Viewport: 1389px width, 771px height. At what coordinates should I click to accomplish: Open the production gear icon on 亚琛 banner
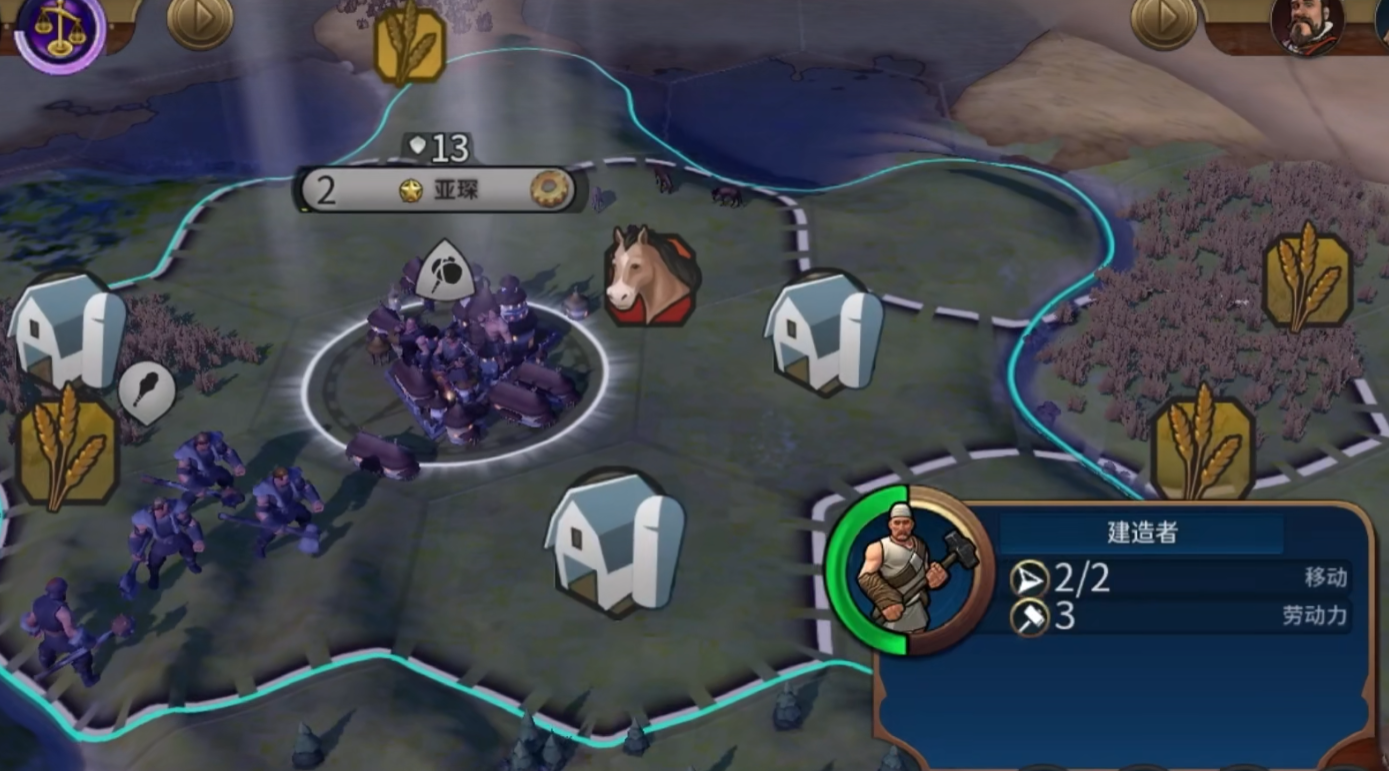pos(549,189)
